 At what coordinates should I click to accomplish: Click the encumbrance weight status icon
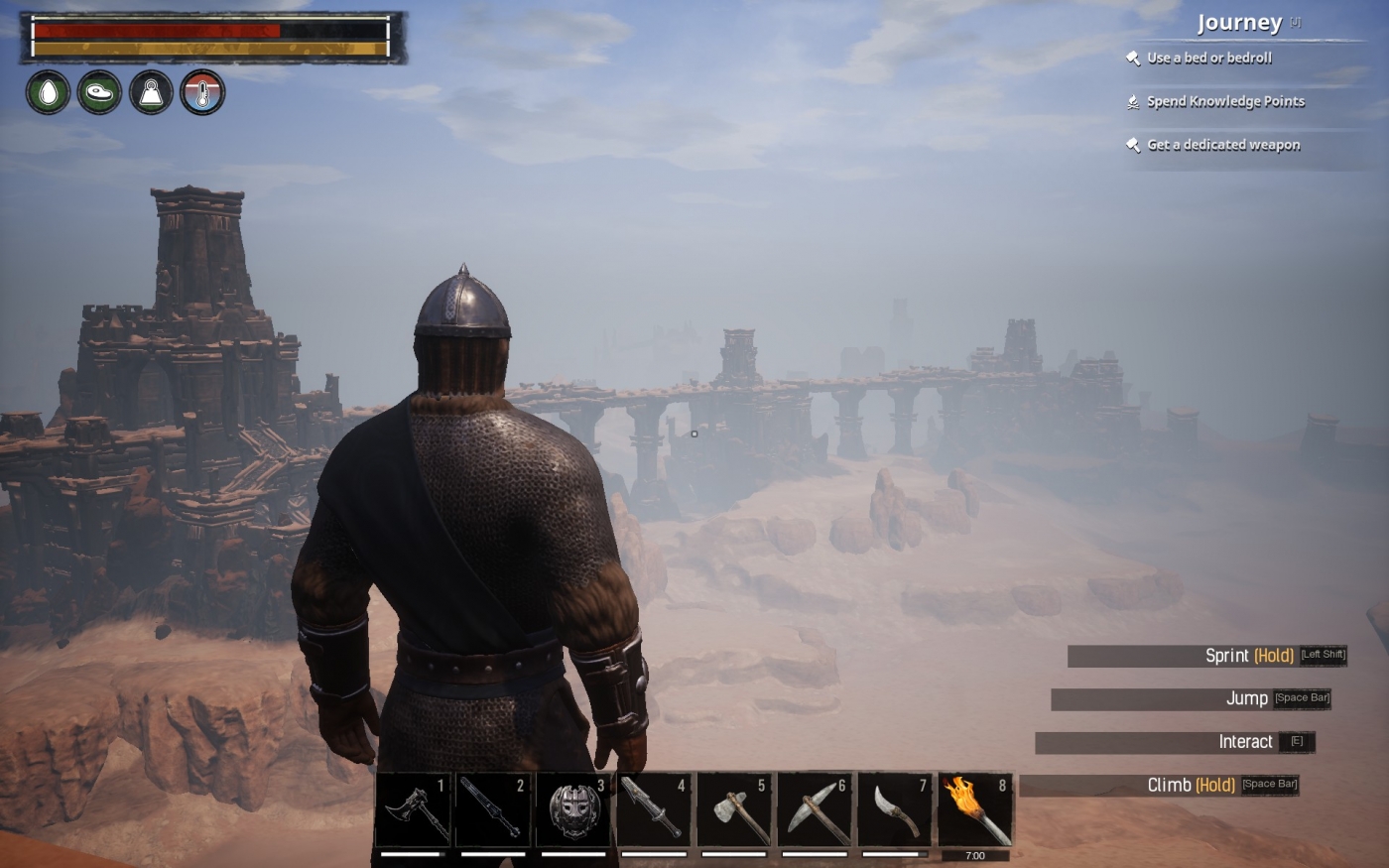tap(151, 93)
